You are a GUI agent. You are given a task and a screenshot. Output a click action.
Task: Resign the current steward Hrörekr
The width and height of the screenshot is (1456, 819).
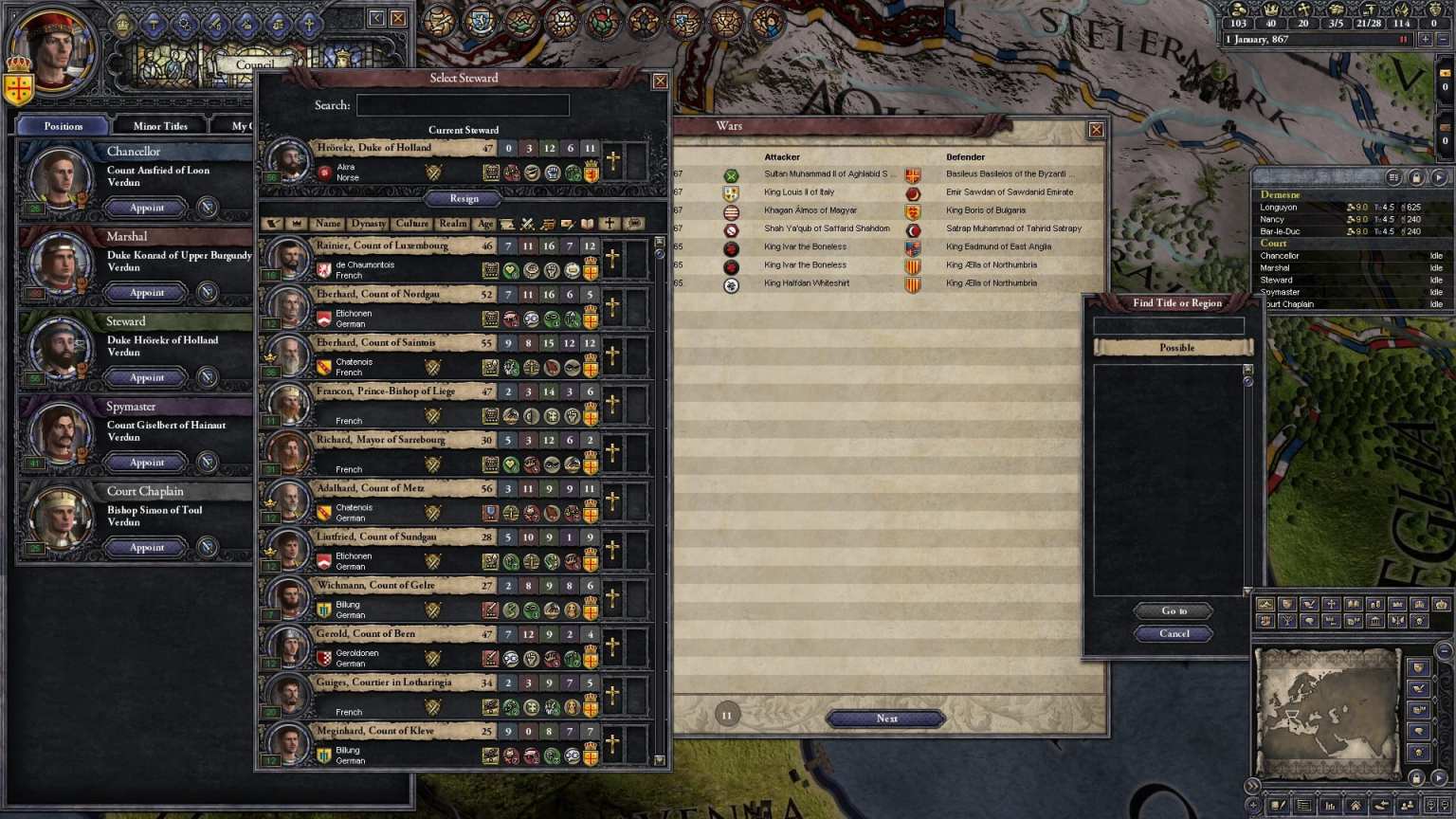point(464,199)
